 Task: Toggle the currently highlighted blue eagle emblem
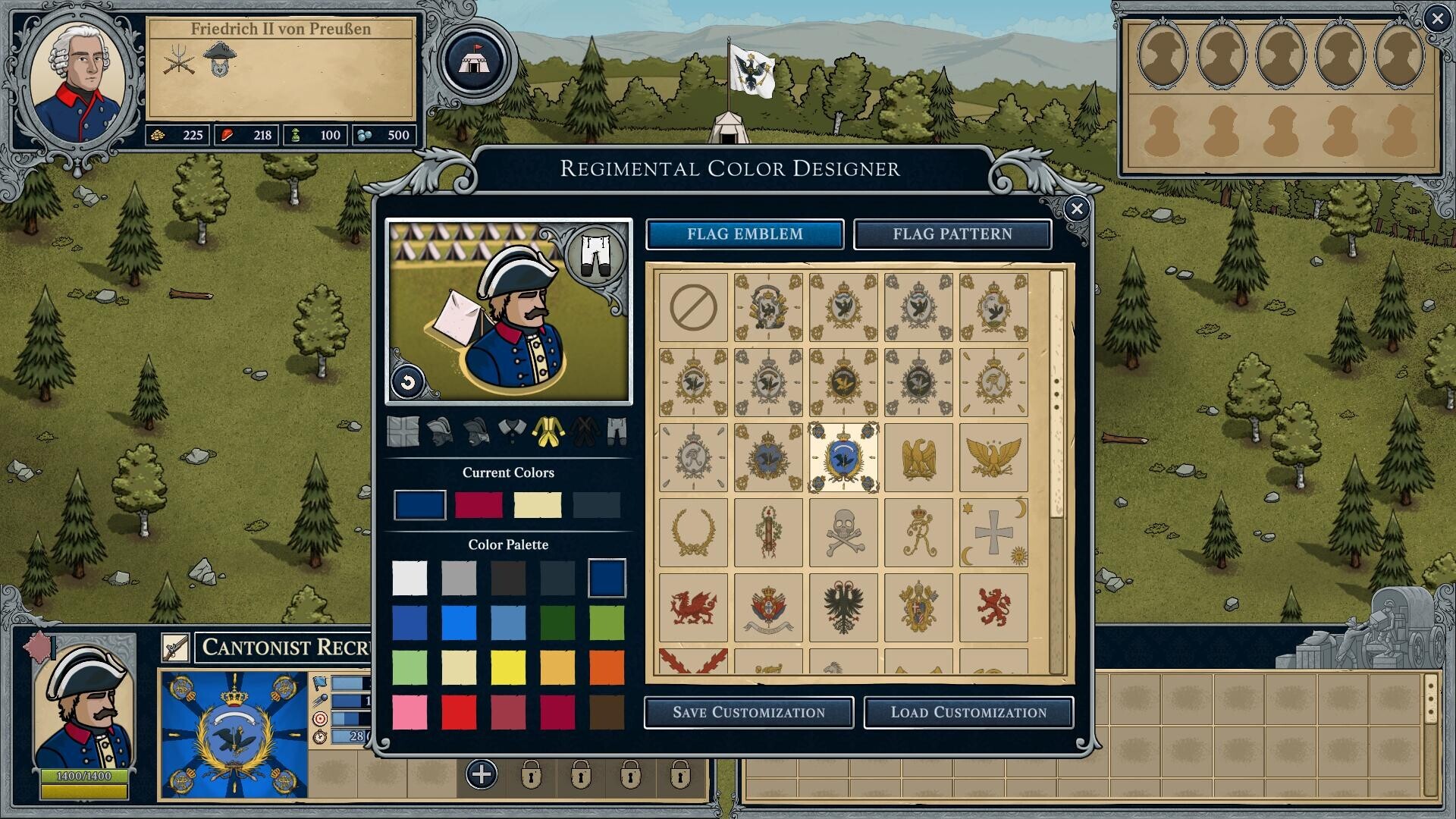click(x=843, y=457)
